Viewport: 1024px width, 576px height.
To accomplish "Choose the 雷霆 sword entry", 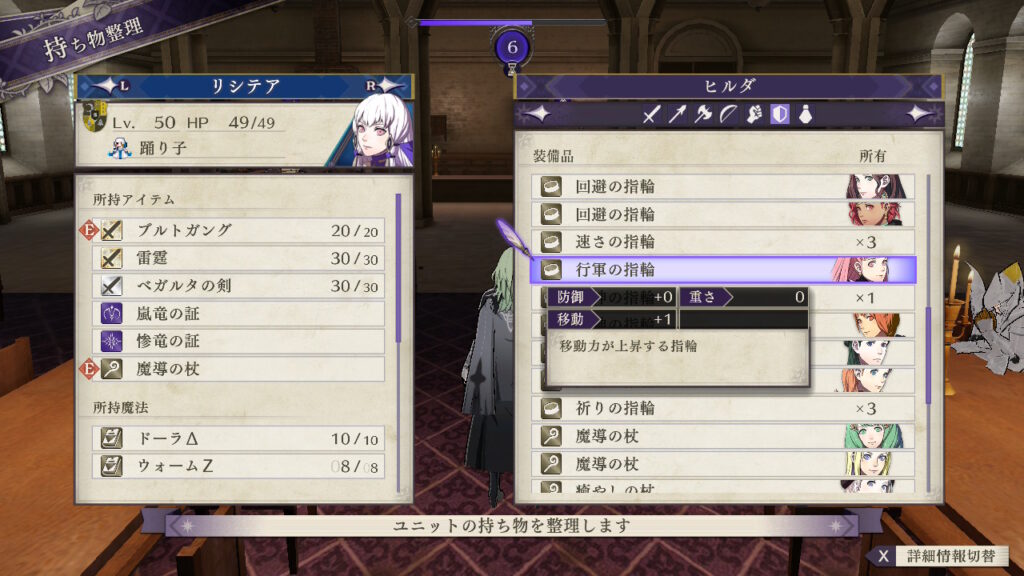I will tap(240, 258).
